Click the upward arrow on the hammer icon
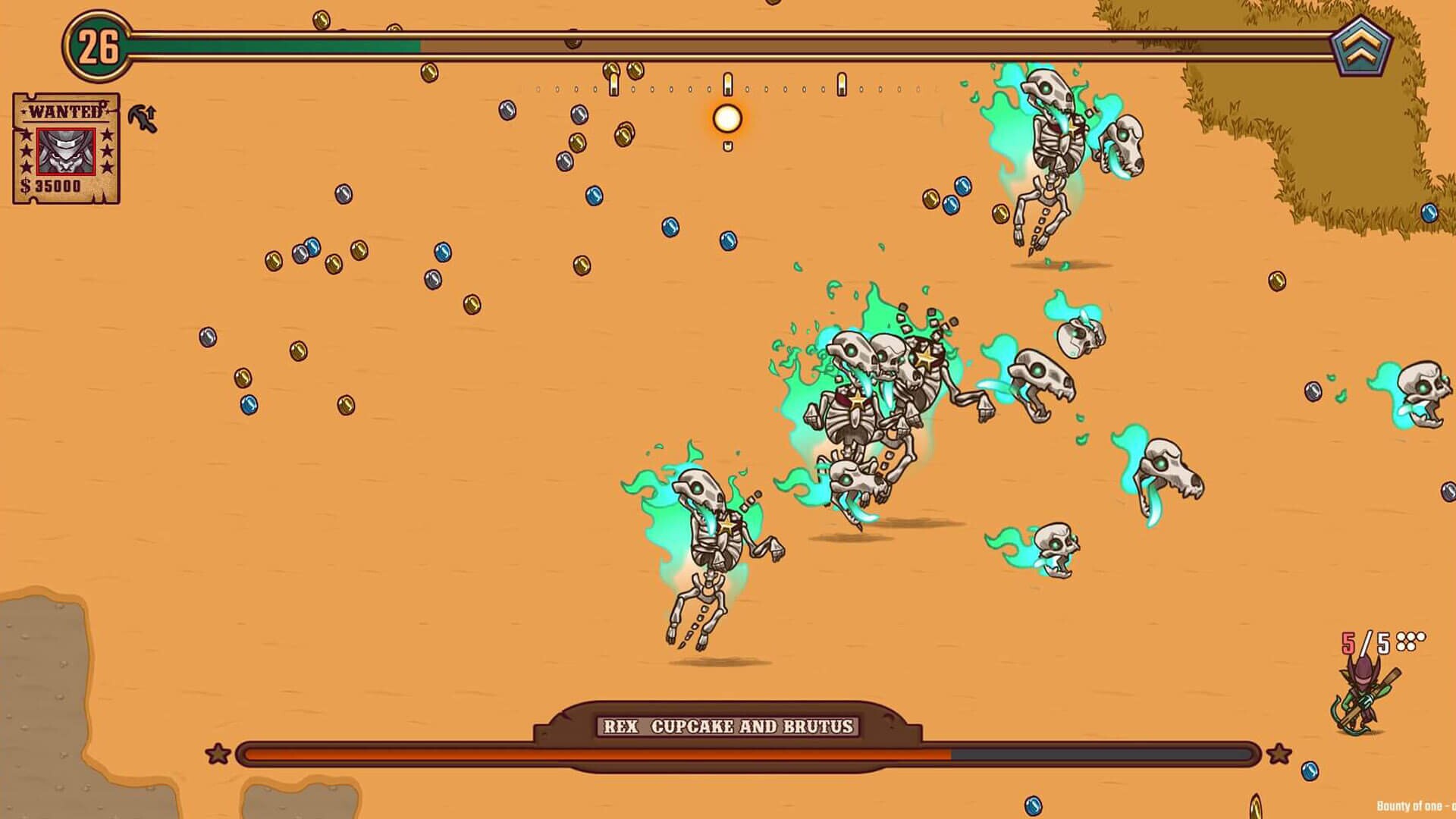The width and height of the screenshot is (1456, 819). click(151, 111)
